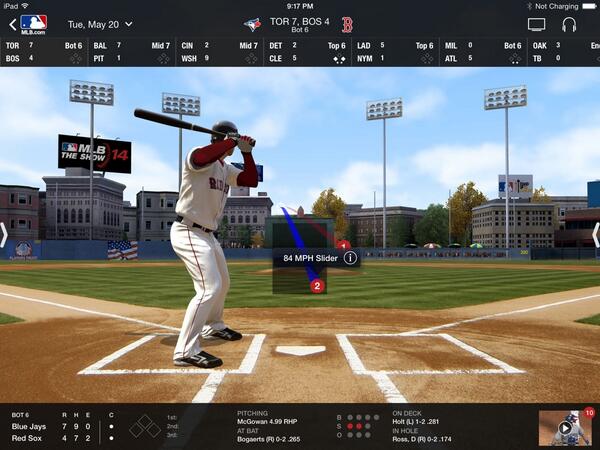
Task: Open the Tue, May 20 date dropdown
Action: coord(100,23)
